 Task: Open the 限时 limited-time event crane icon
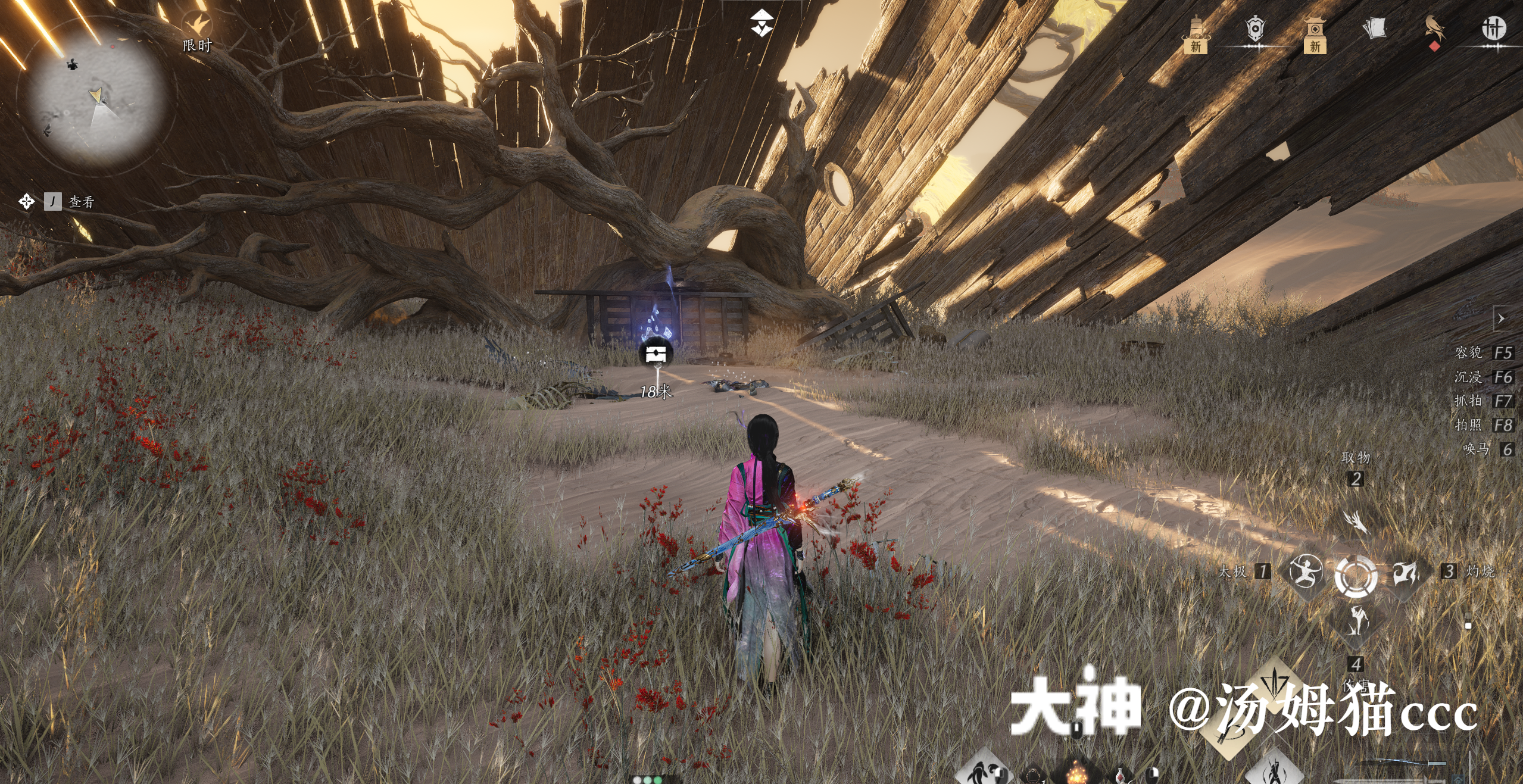tap(197, 26)
